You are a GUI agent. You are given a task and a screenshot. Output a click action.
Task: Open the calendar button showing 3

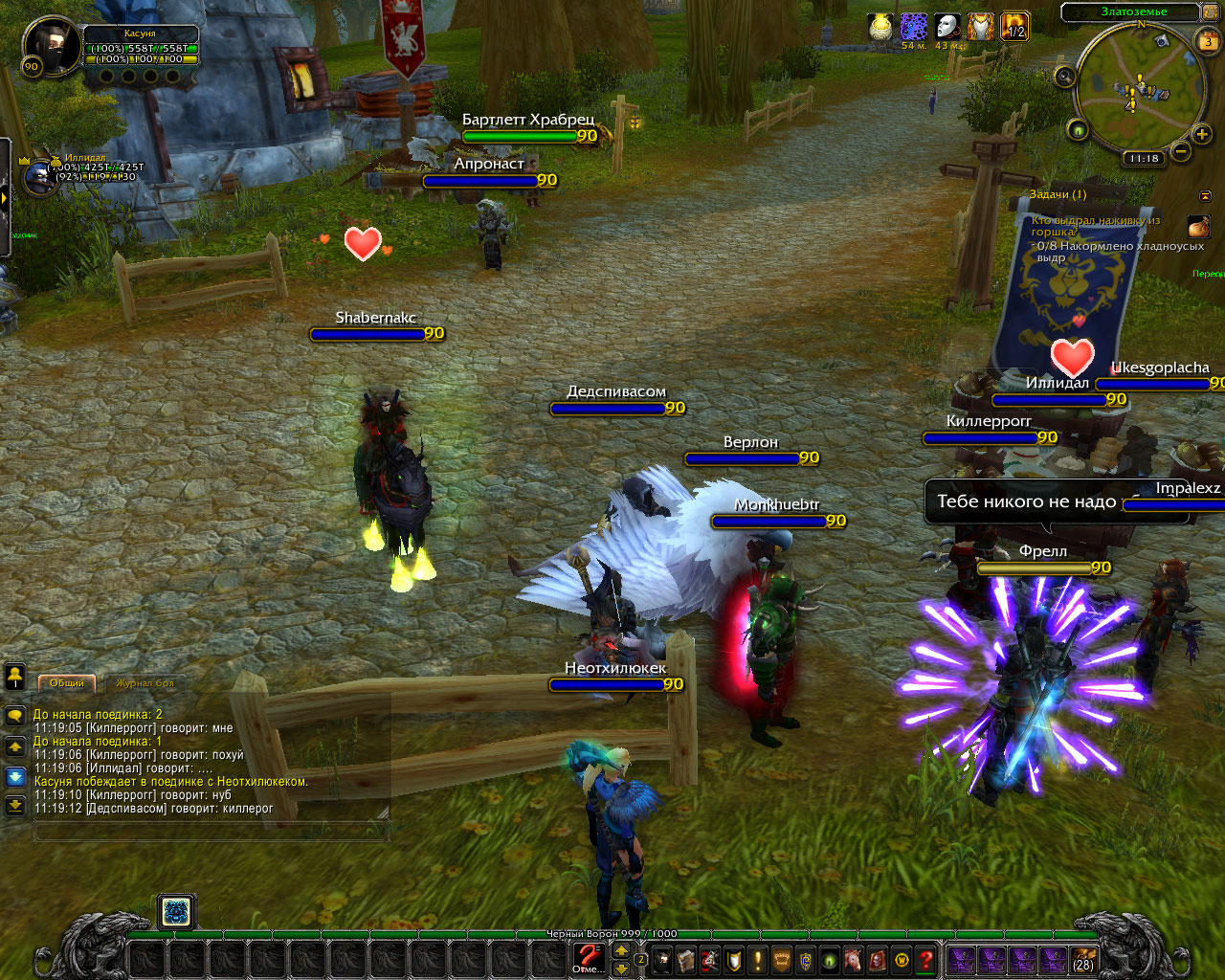pyautogui.click(x=1208, y=41)
